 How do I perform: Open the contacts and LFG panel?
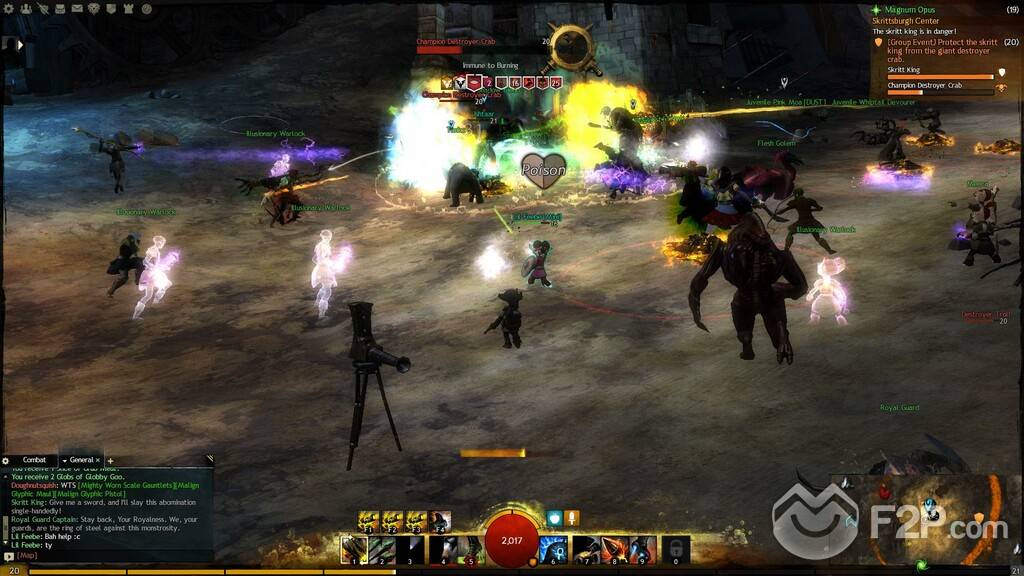point(27,8)
